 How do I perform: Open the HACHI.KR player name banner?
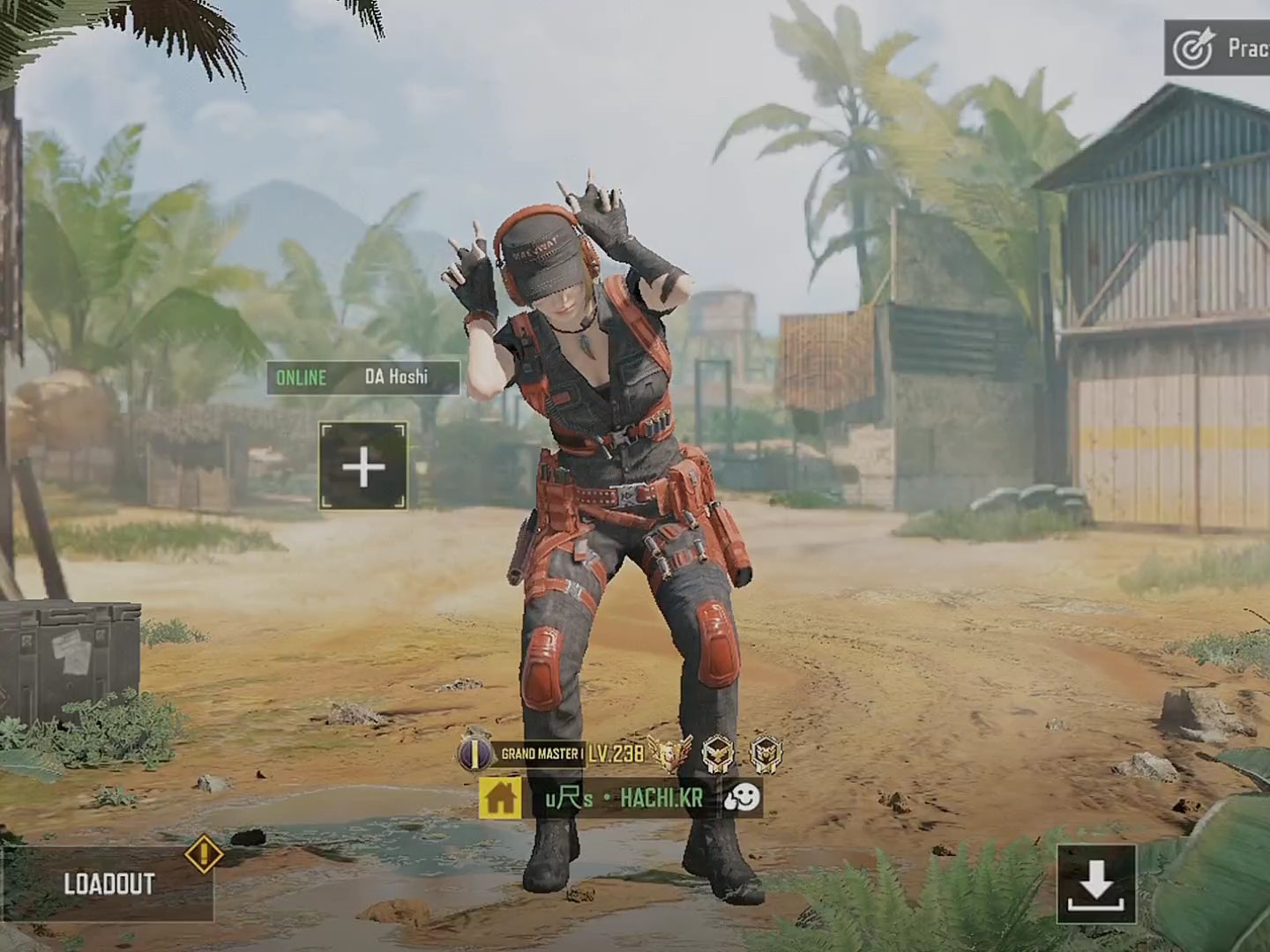coord(624,799)
